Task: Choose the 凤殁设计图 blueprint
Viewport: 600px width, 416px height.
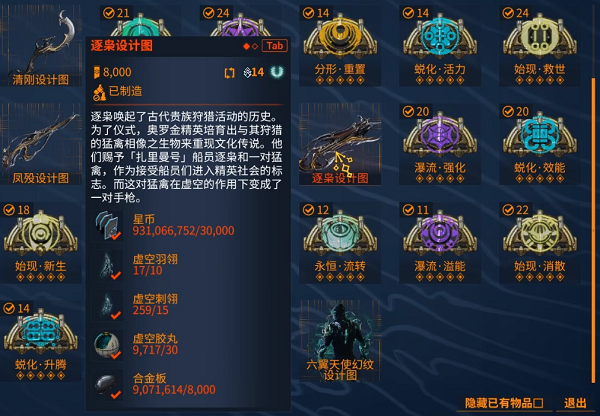Action: (41, 143)
